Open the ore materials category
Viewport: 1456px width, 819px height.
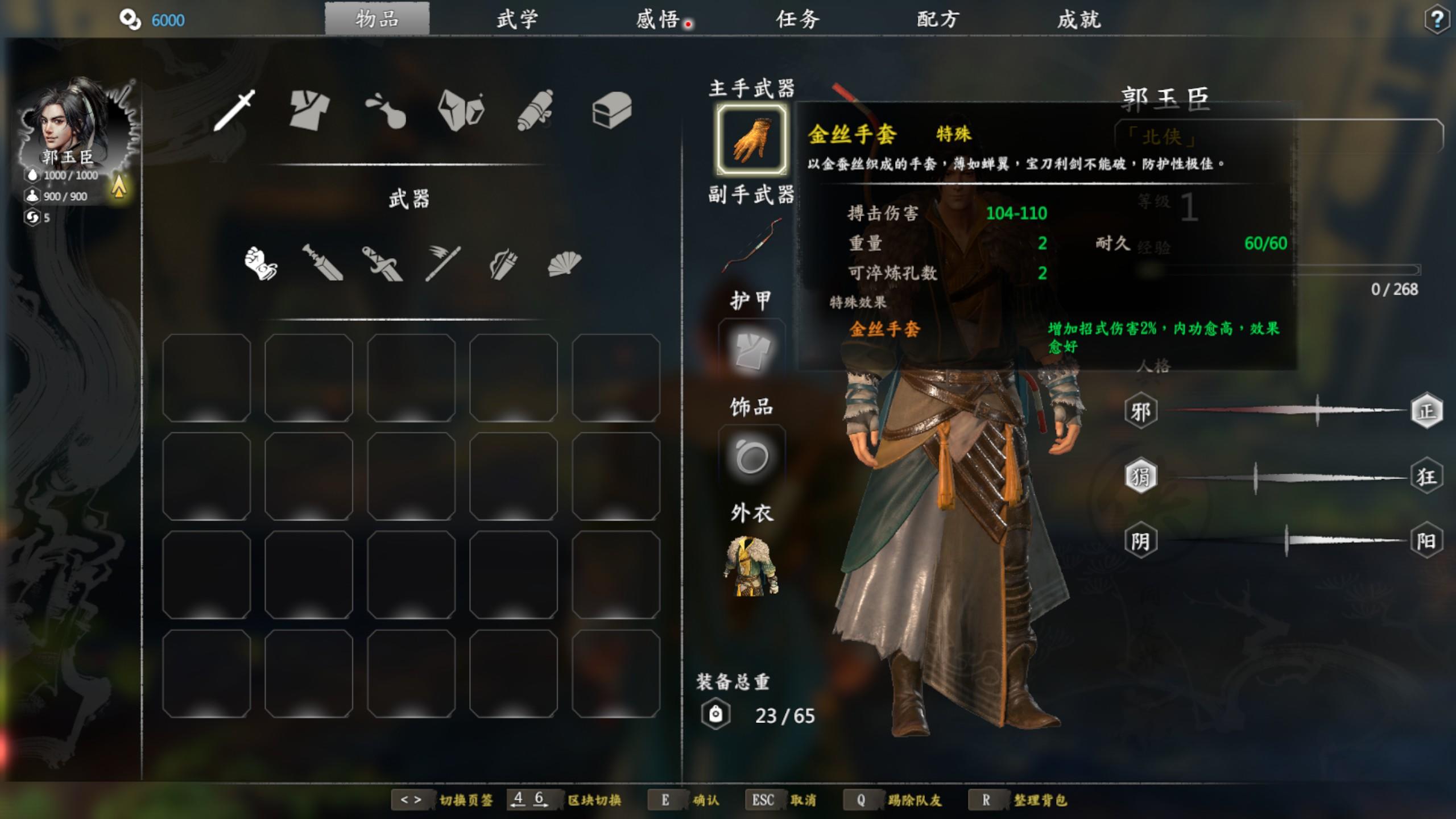tap(461, 110)
